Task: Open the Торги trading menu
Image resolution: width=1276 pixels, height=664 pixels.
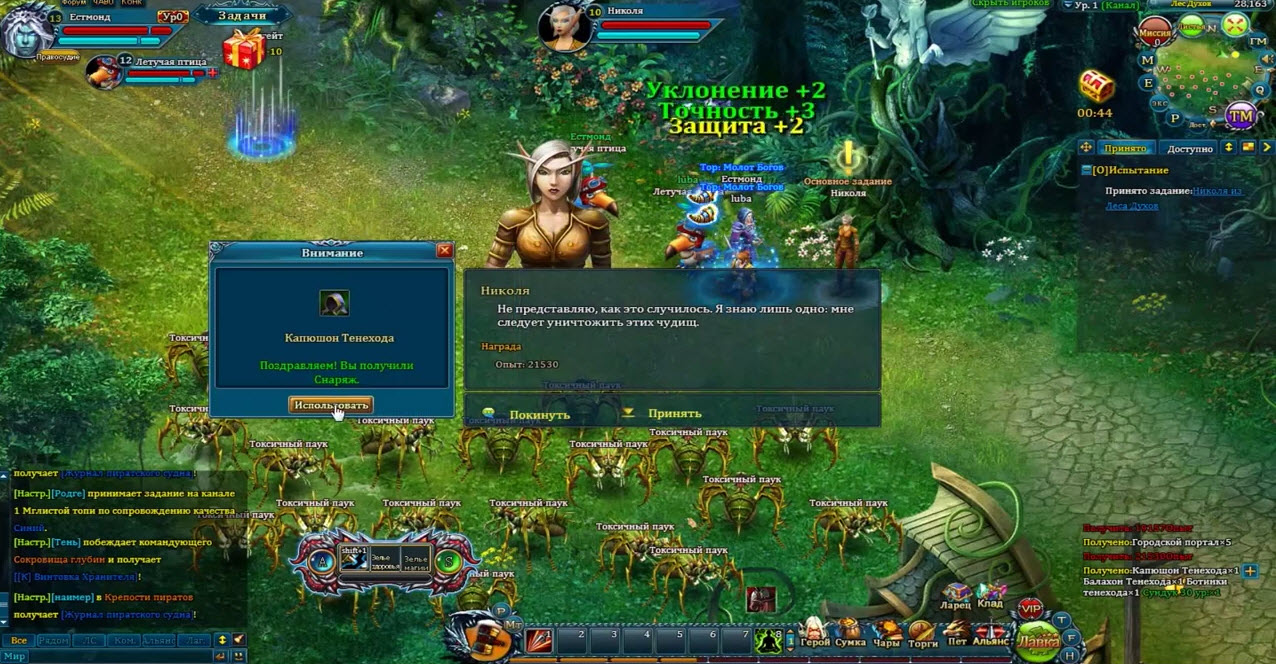Action: click(x=922, y=634)
